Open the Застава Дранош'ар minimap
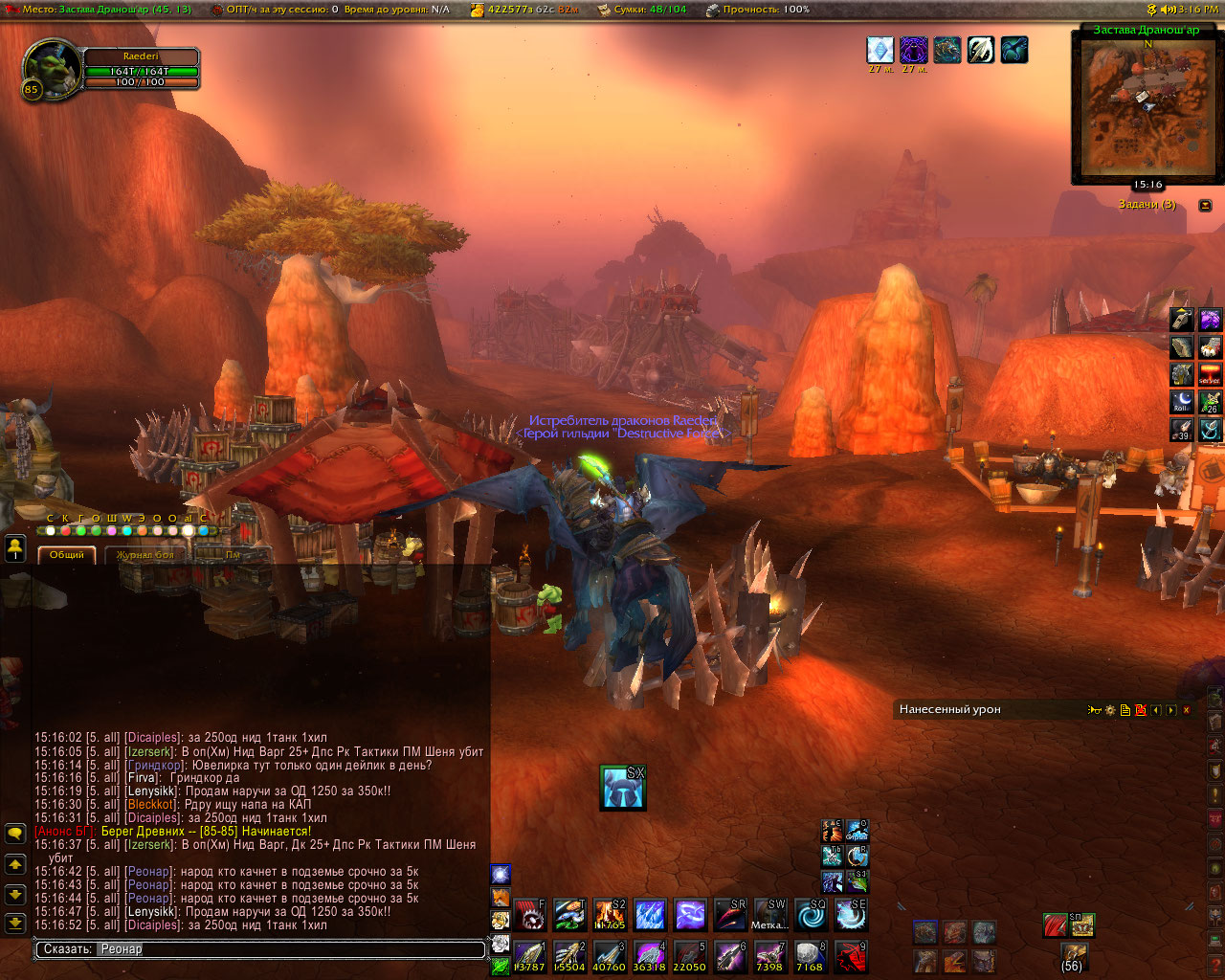 point(1147,107)
